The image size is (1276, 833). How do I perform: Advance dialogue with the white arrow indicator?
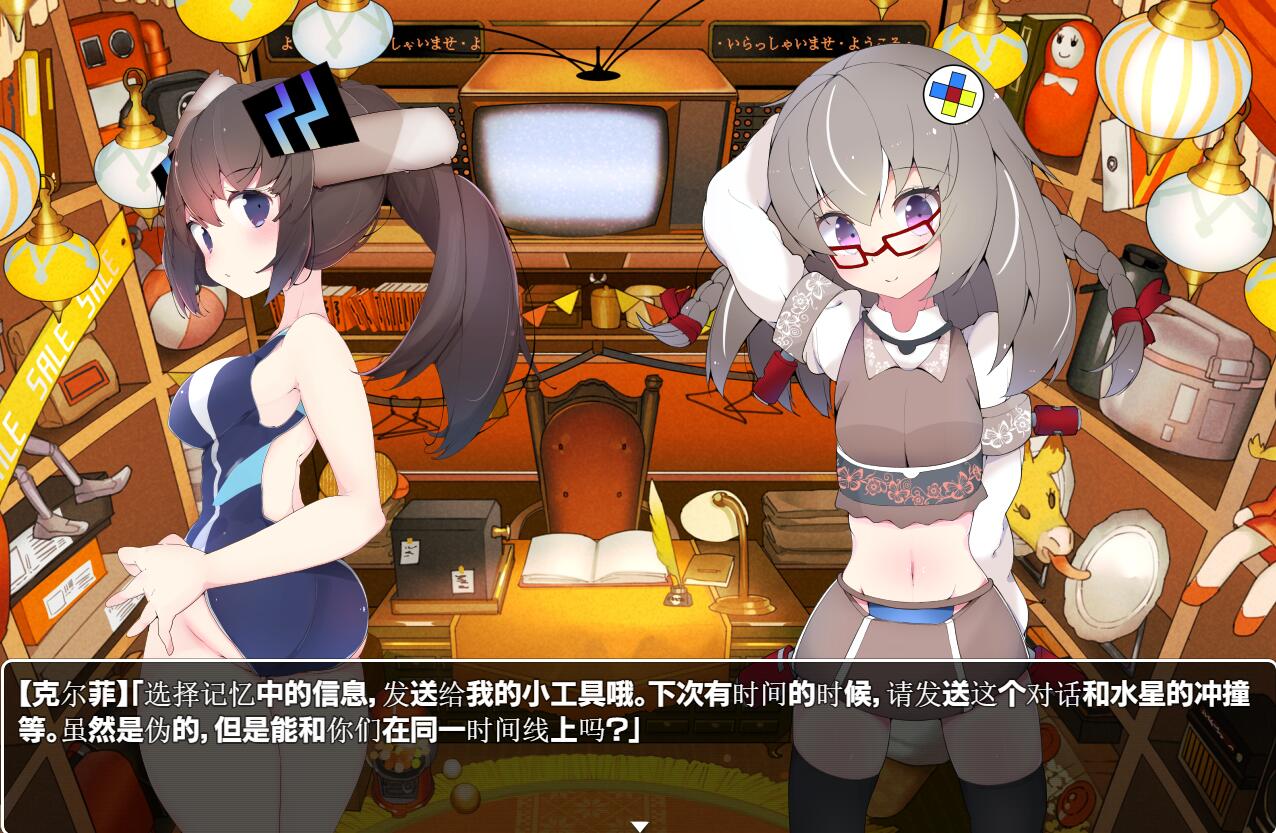click(639, 826)
